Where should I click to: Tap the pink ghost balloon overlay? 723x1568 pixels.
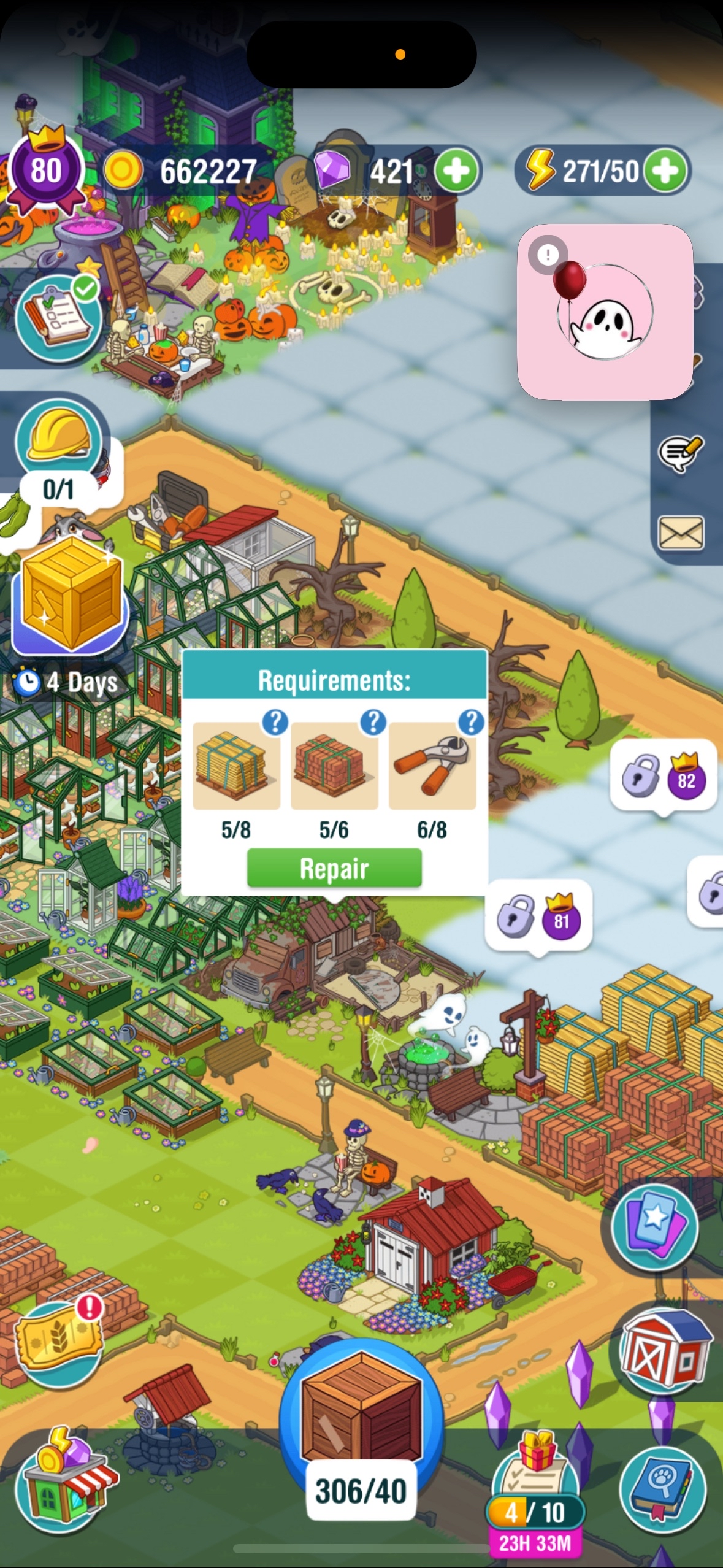coord(605,312)
